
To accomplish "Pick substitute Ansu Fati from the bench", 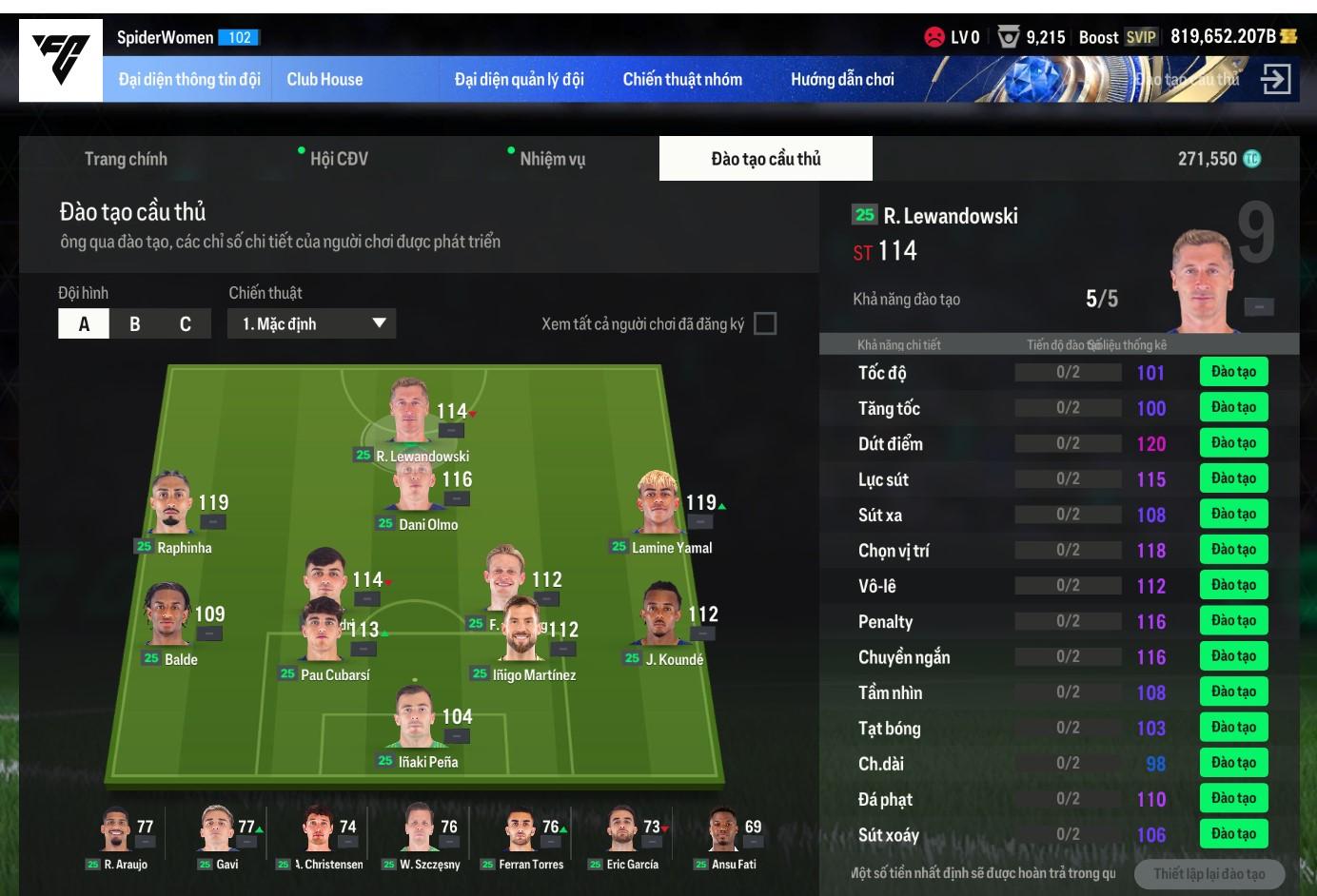I will pos(723,831).
